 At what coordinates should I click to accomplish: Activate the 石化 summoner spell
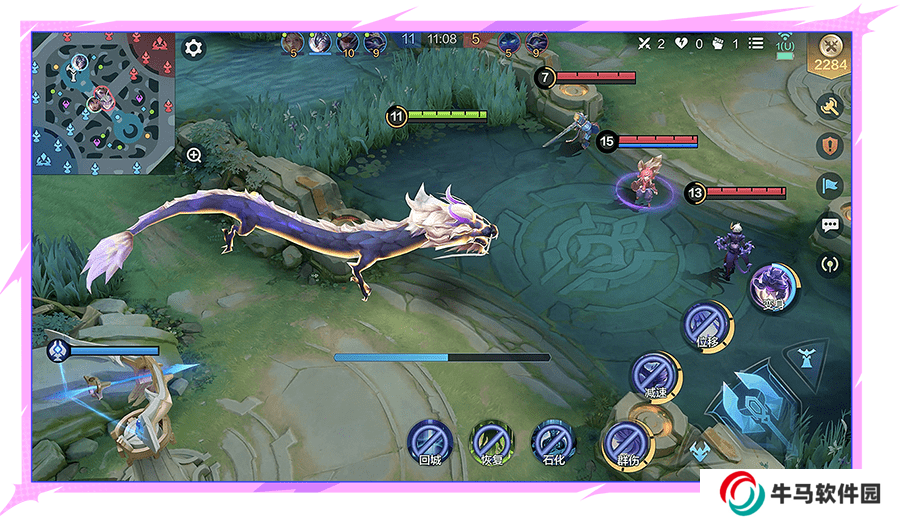(x=553, y=441)
